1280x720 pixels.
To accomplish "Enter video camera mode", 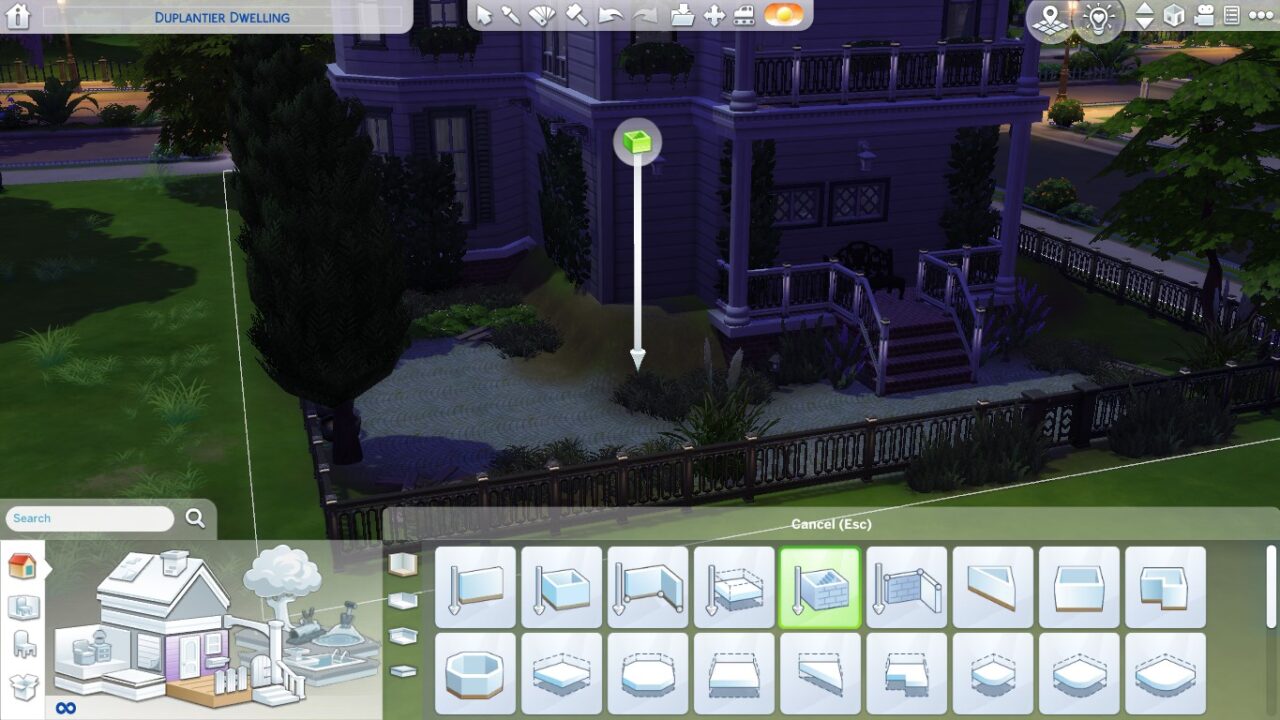I will (x=1204, y=16).
